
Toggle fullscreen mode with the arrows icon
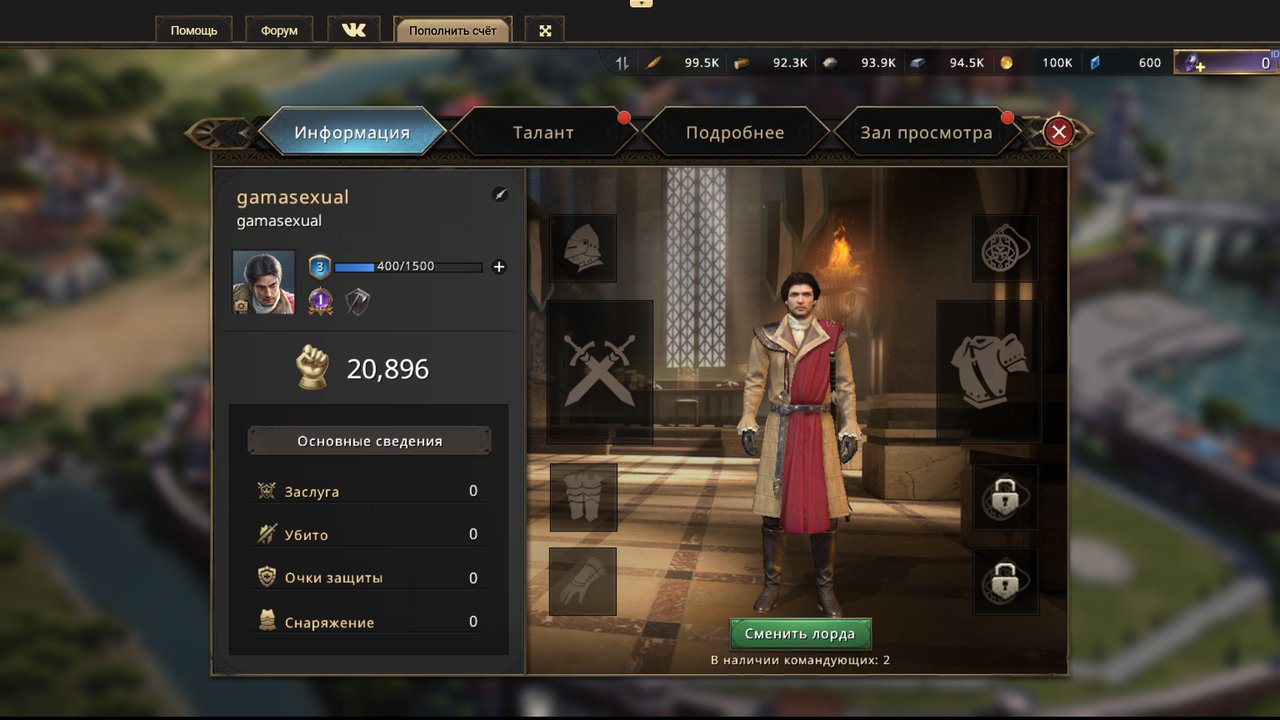pyautogui.click(x=546, y=30)
